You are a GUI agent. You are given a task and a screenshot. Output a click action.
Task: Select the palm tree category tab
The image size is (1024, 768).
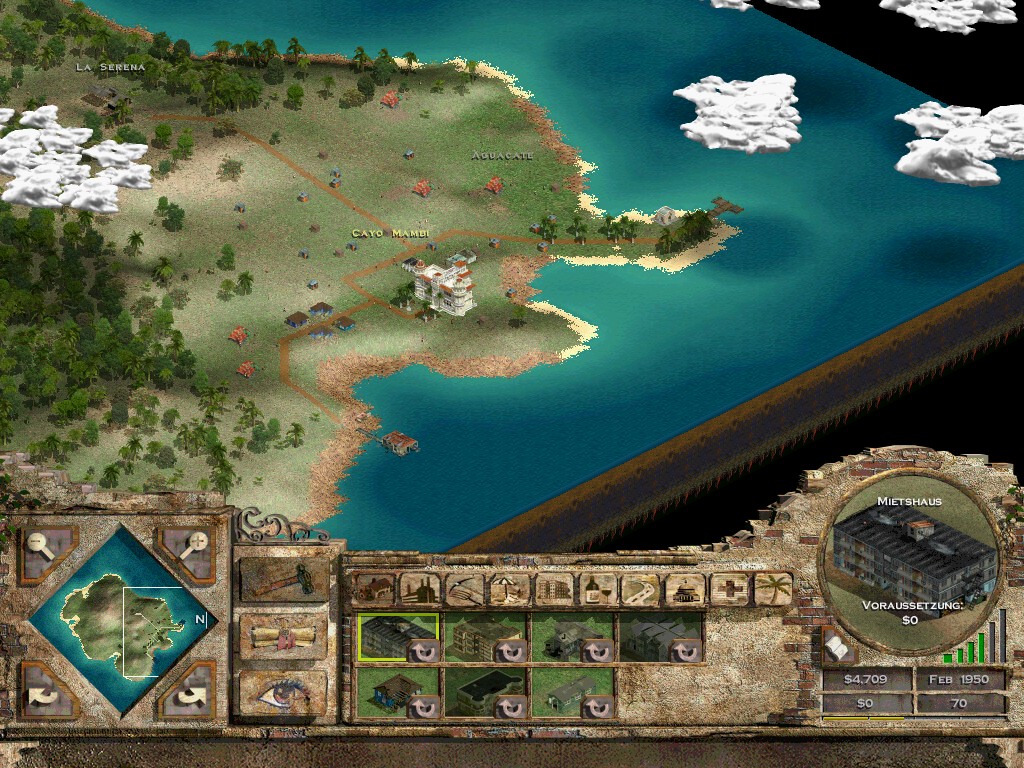point(773,589)
